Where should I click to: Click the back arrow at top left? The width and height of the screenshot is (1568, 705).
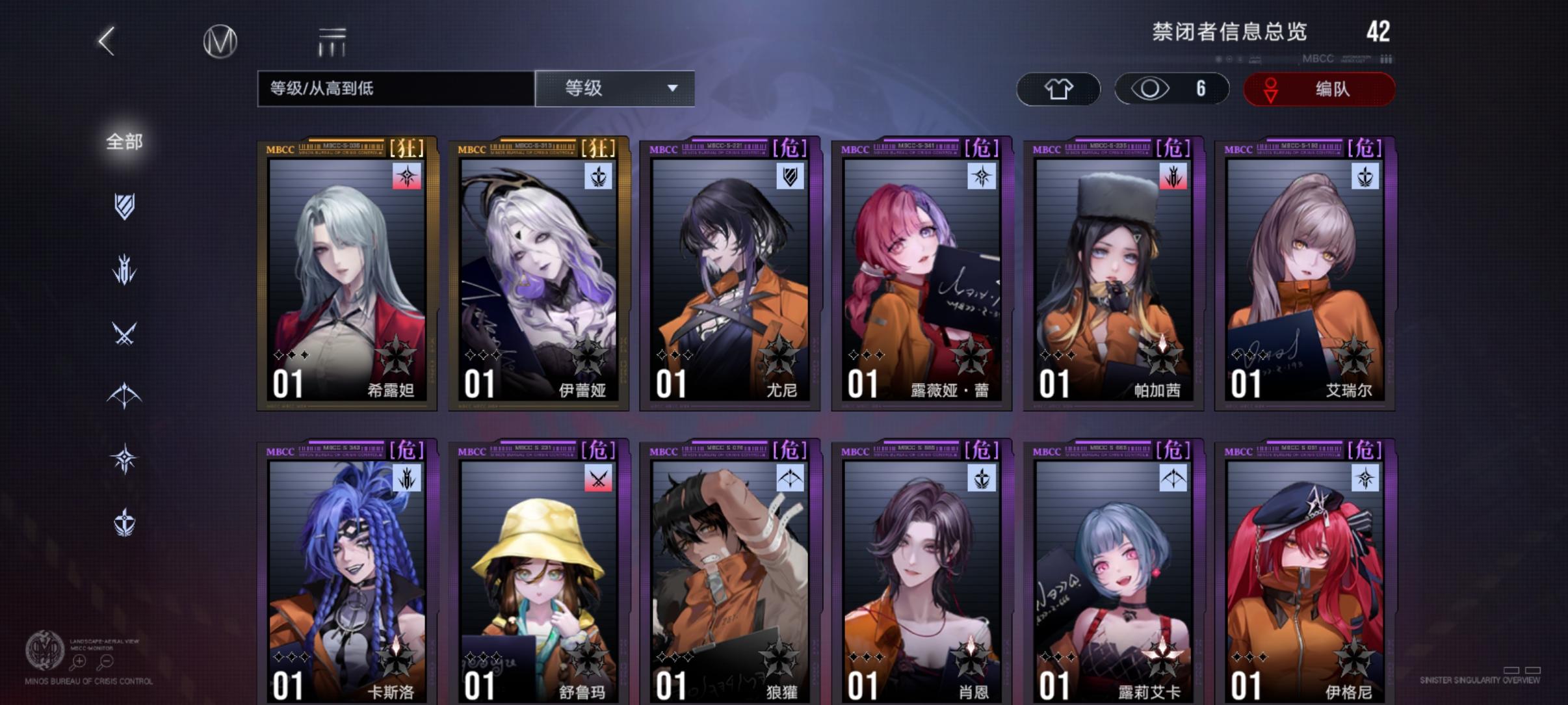point(106,40)
